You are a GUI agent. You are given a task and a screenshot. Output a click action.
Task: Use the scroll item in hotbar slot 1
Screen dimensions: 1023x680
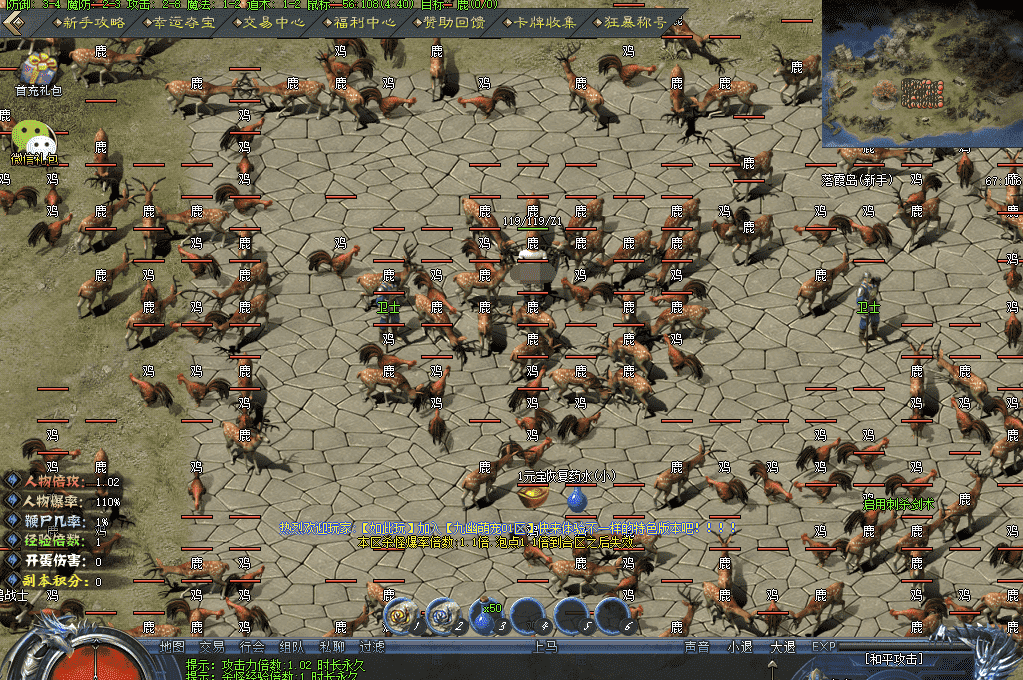tap(400, 617)
